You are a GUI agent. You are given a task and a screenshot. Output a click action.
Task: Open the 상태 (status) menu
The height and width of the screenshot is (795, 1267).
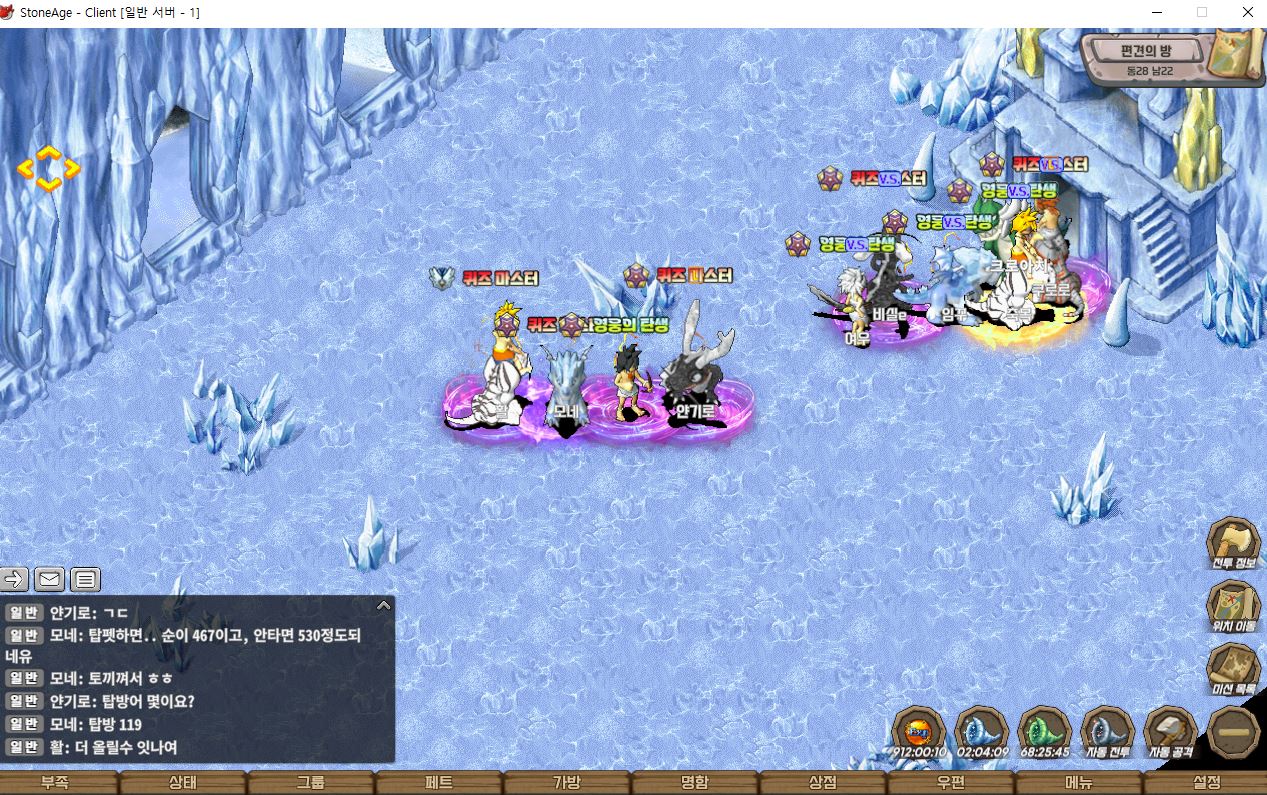tap(183, 783)
